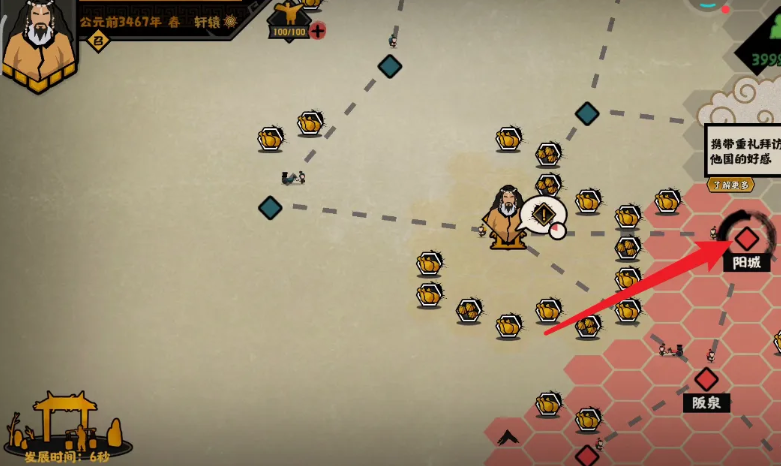Open the 了解更多 learn more button
This screenshot has width=781, height=466.
[730, 184]
